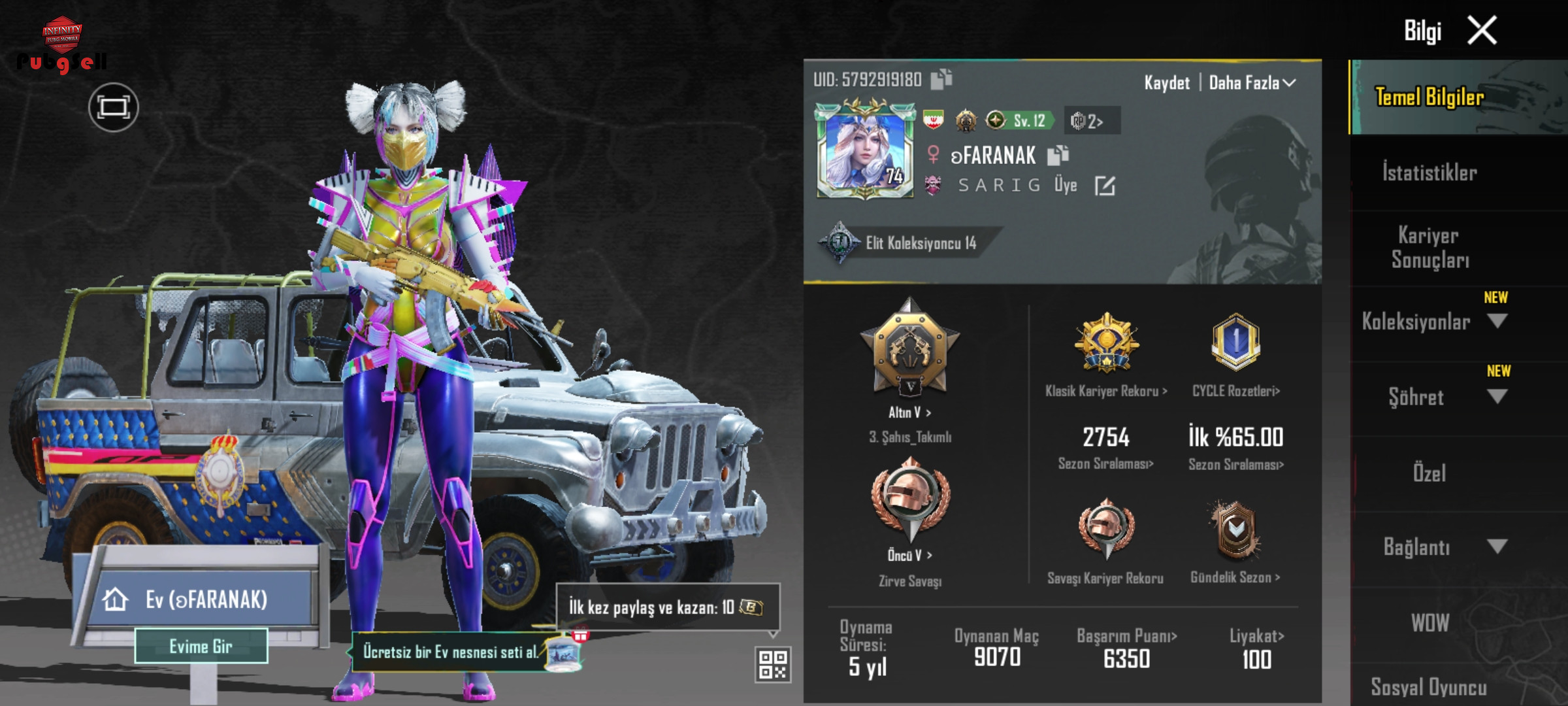Close the Bilgi profile screen
Screen dimensions: 1568x706
(x=1482, y=31)
